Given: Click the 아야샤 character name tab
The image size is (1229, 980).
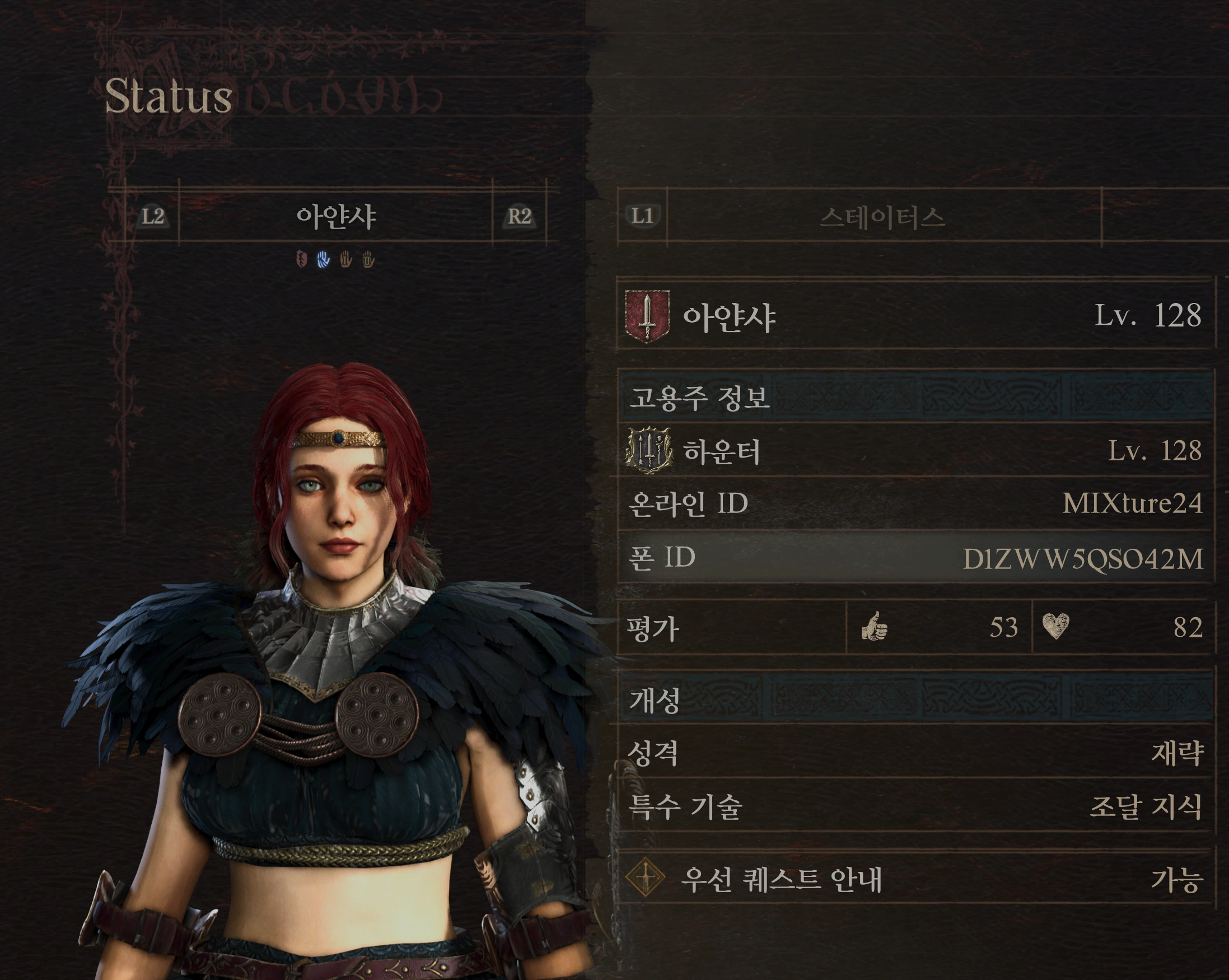Looking at the screenshot, I should 336,217.
